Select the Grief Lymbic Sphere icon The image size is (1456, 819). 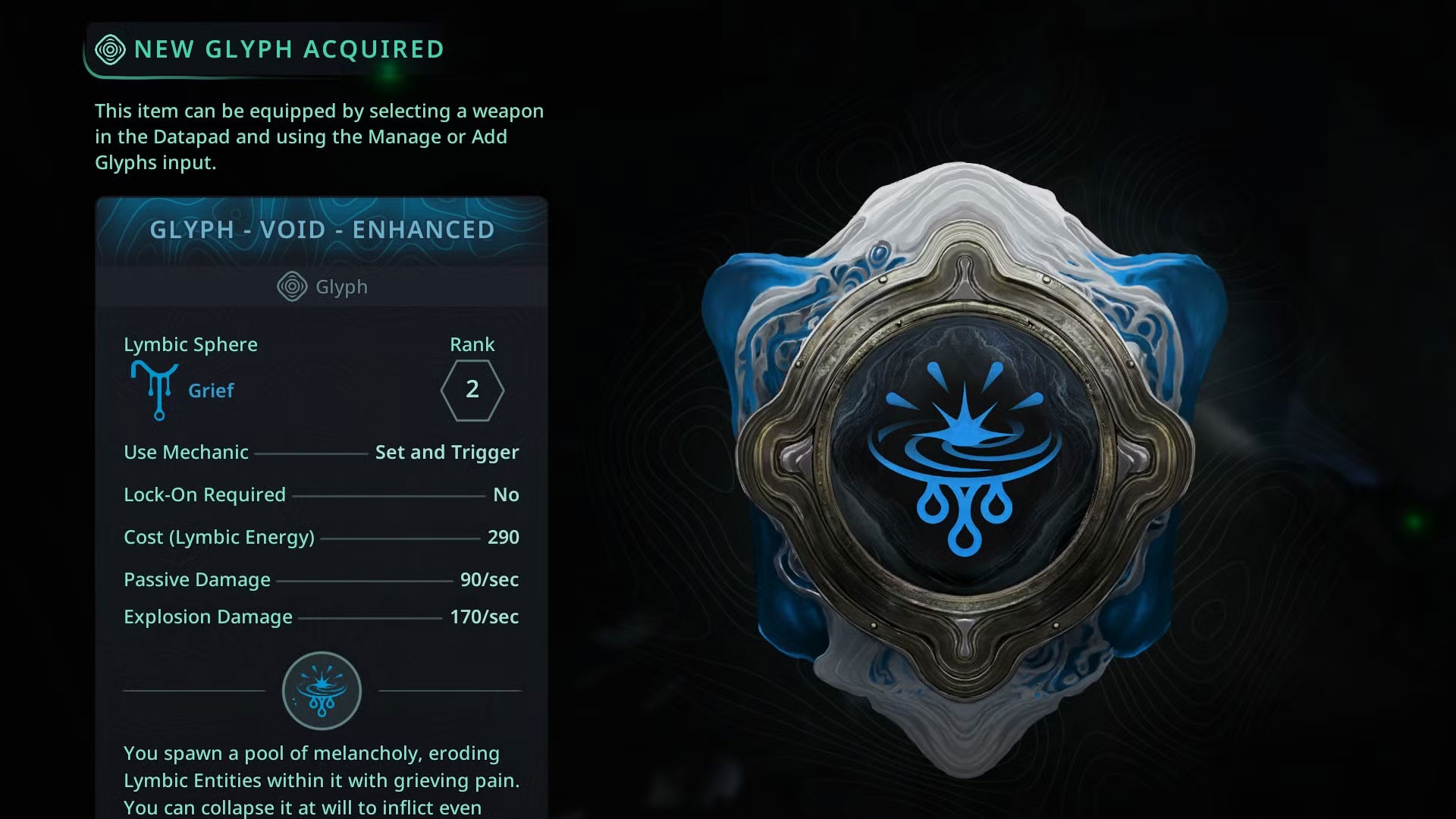coord(155,390)
